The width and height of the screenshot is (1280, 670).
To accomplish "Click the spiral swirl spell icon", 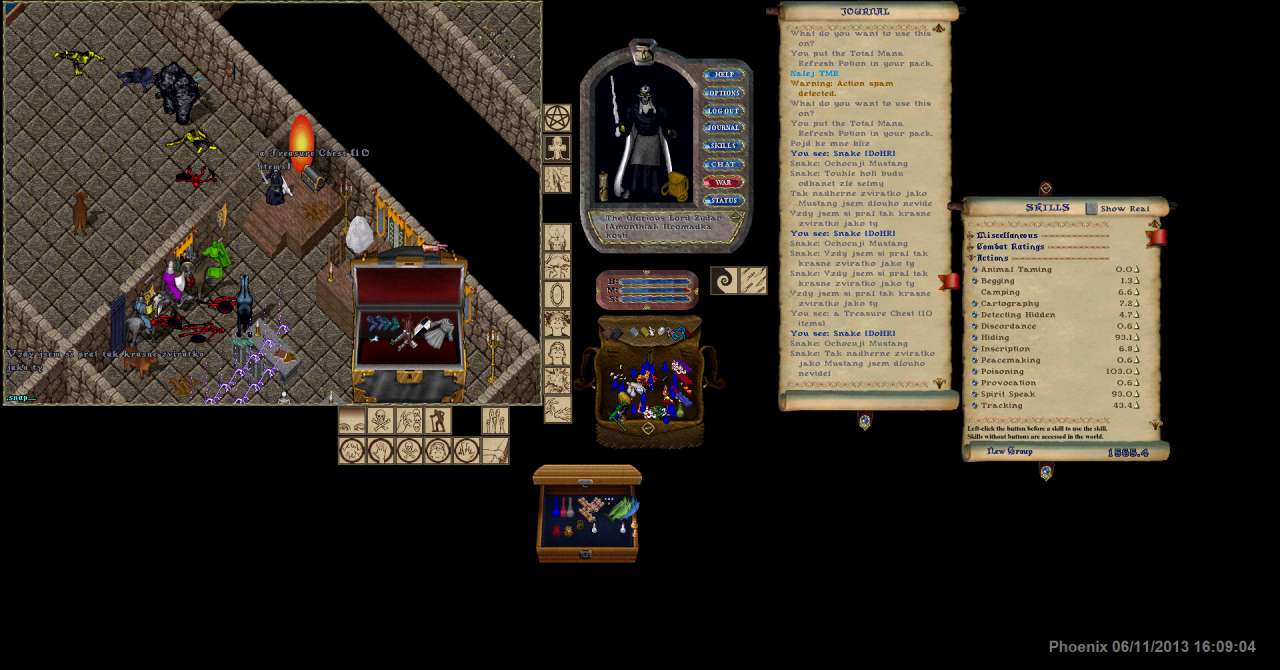I will point(724,281).
